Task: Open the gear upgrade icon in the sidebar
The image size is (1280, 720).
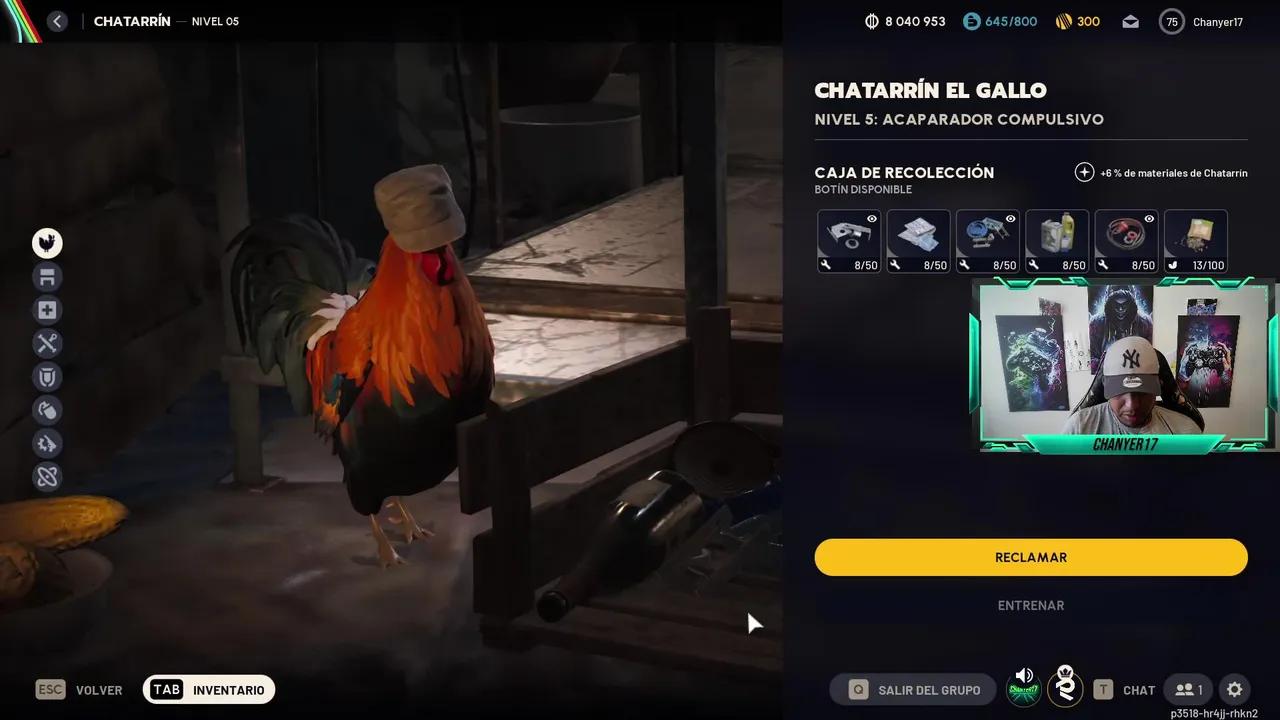Action: pos(47,443)
